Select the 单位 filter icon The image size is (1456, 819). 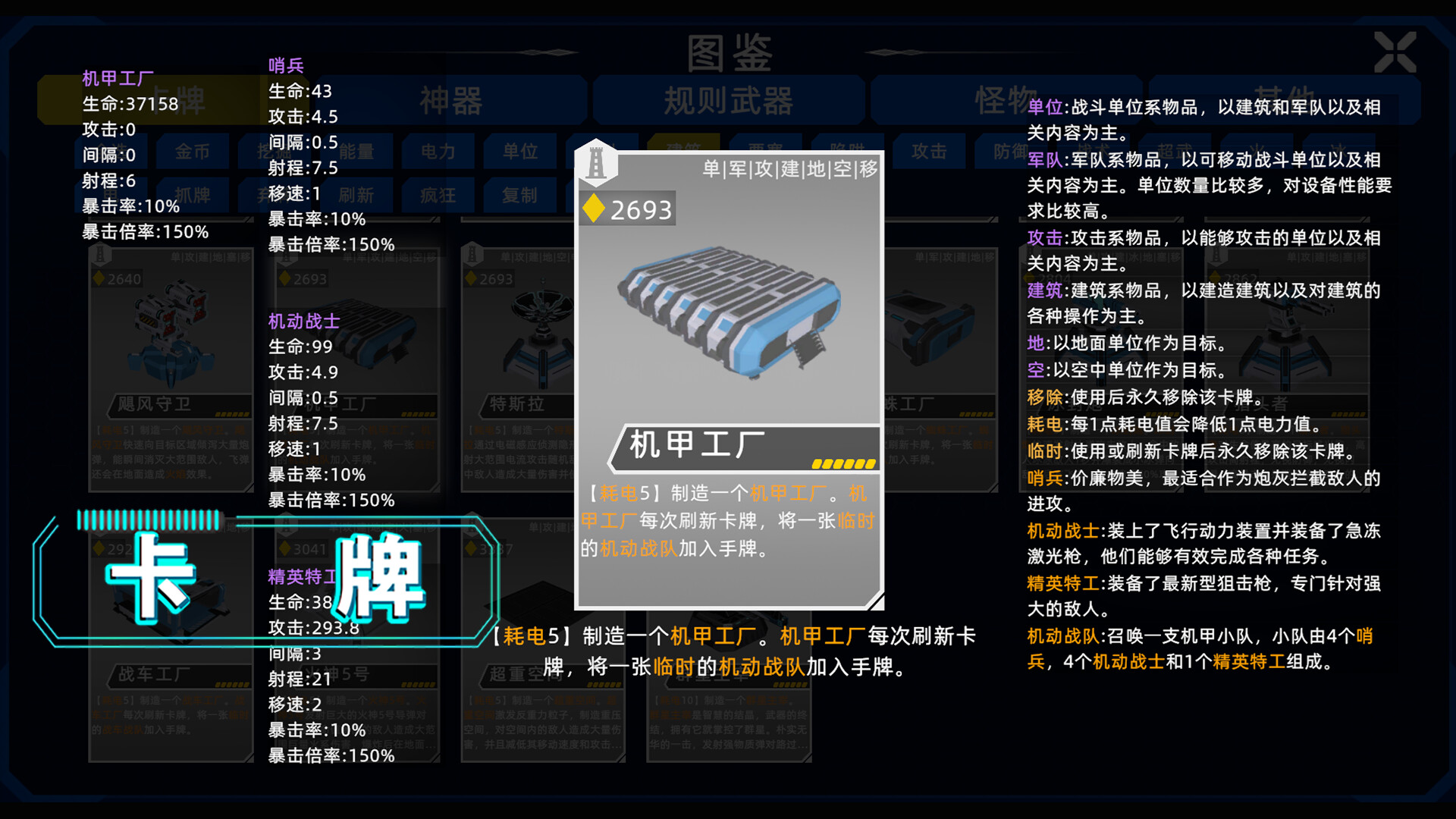520,151
